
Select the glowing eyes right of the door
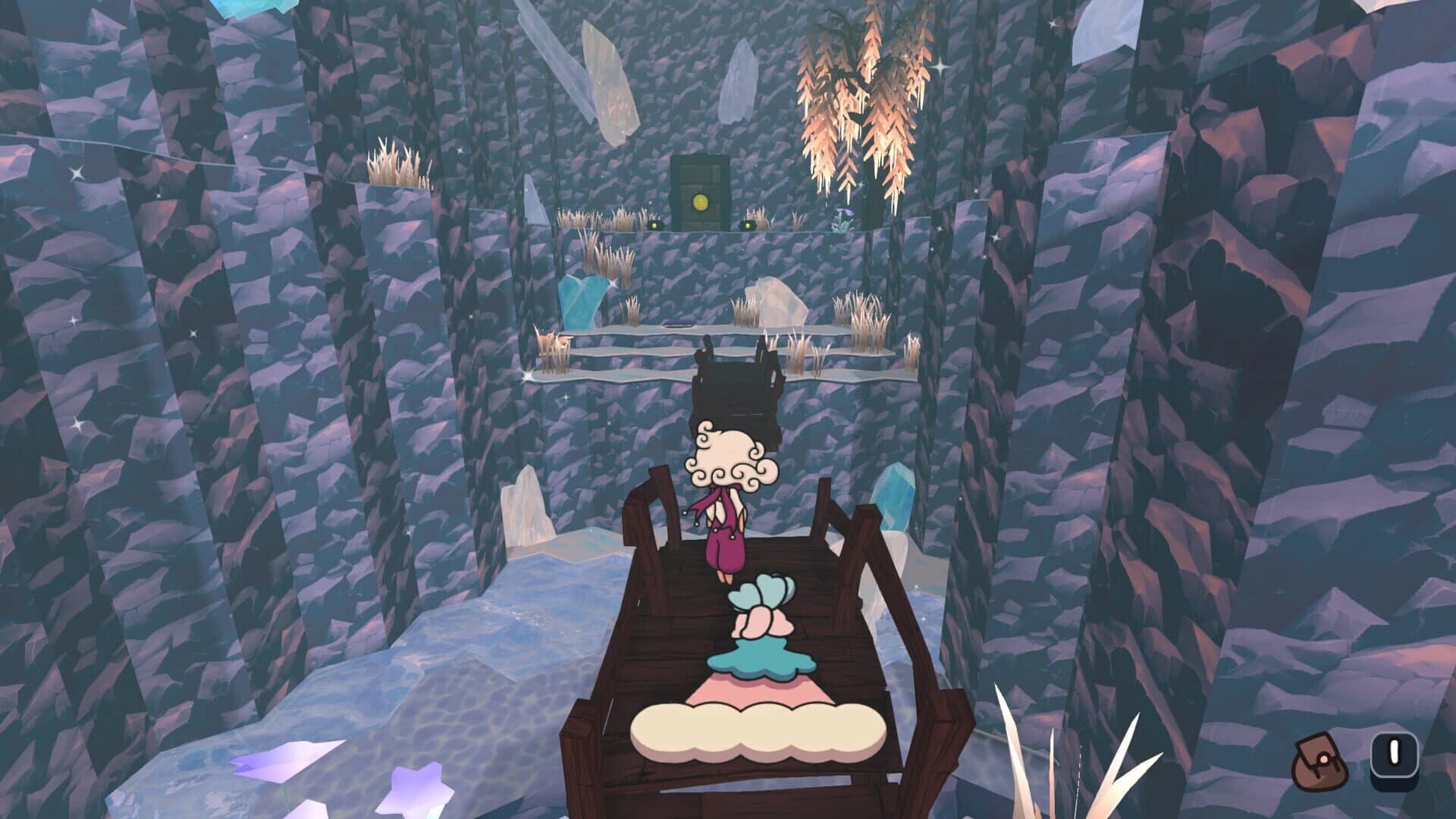(x=748, y=224)
